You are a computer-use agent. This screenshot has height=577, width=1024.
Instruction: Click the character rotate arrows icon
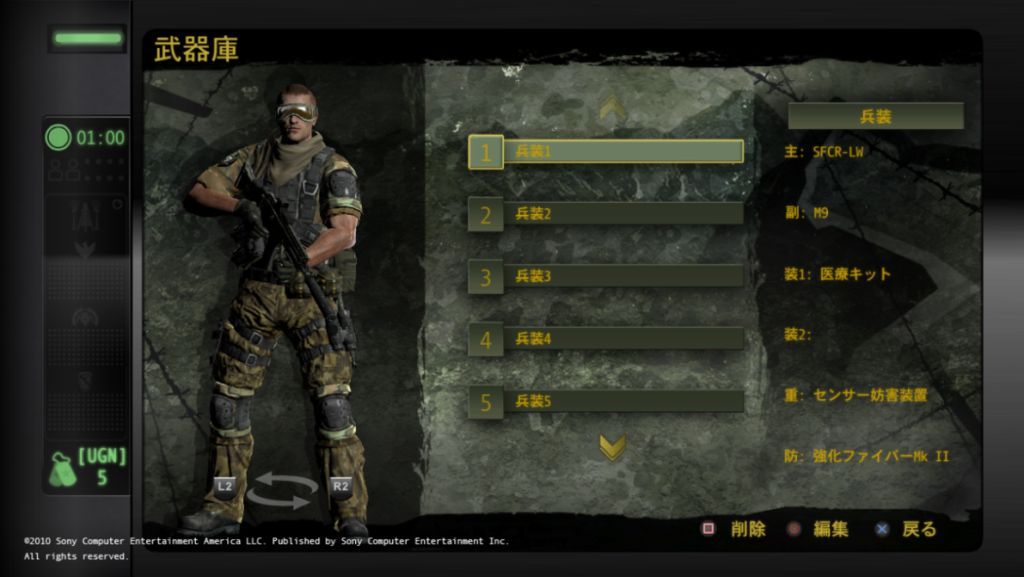(281, 489)
